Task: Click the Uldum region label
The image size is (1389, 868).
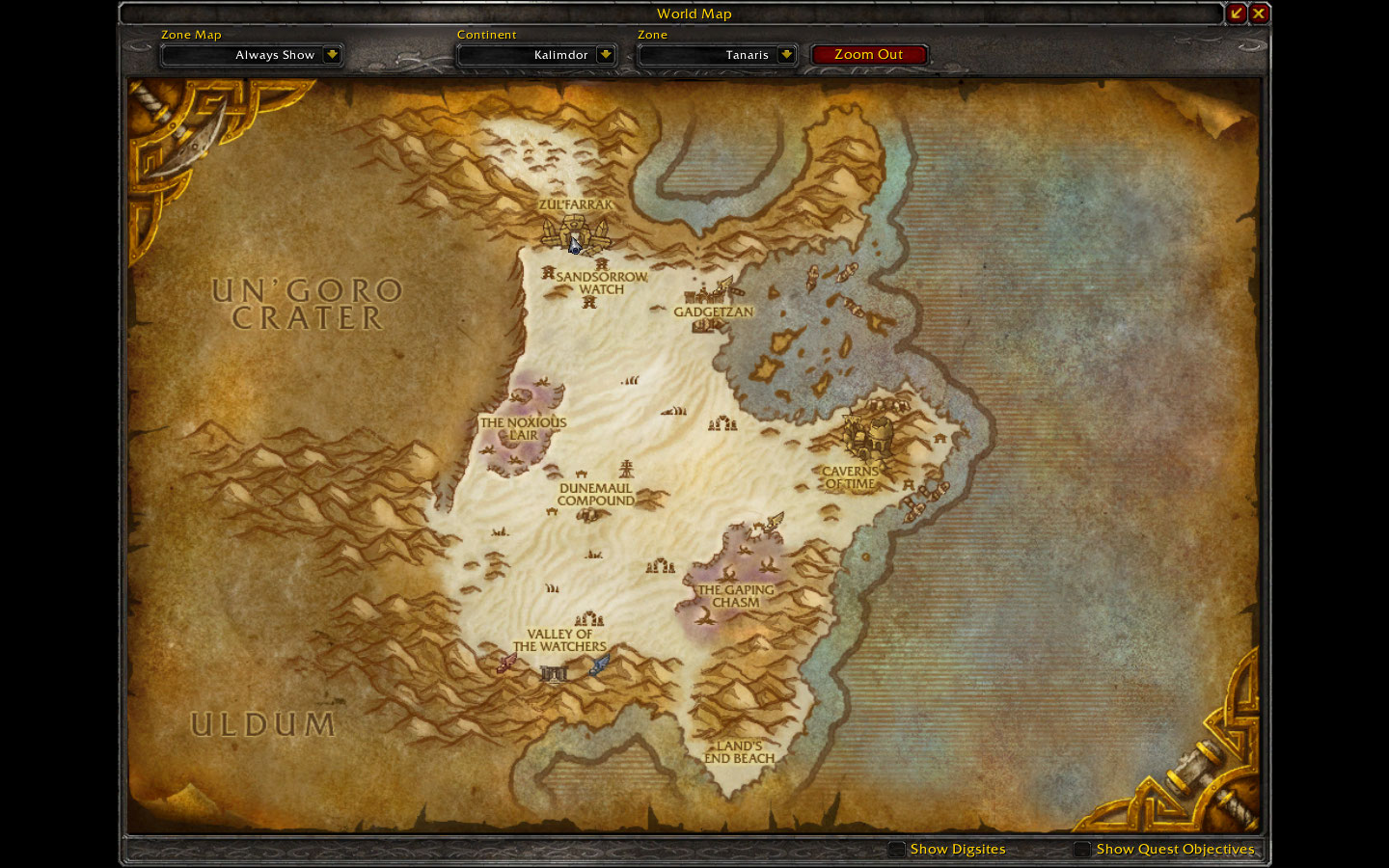Action: 262,722
